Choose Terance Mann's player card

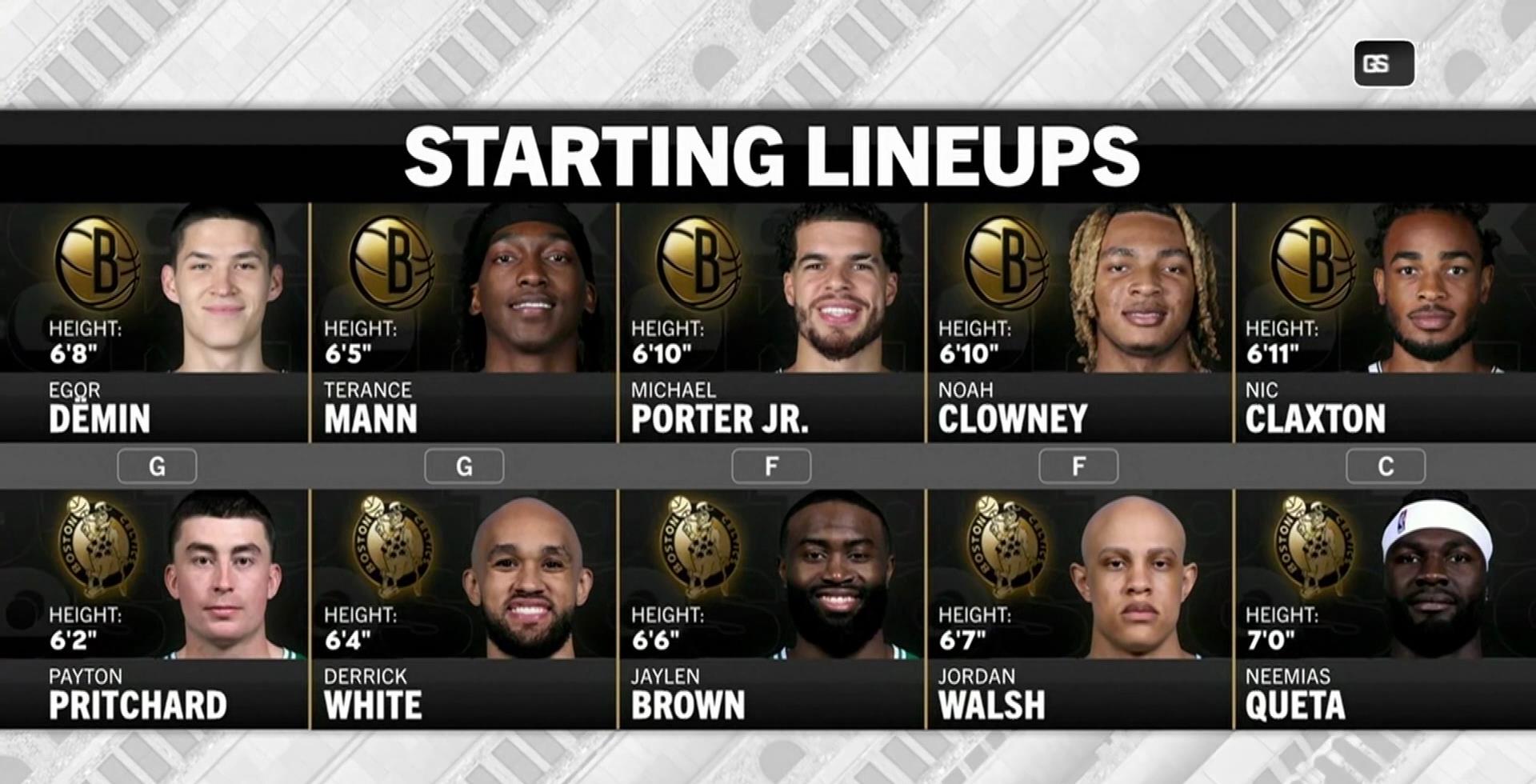[x=463, y=322]
